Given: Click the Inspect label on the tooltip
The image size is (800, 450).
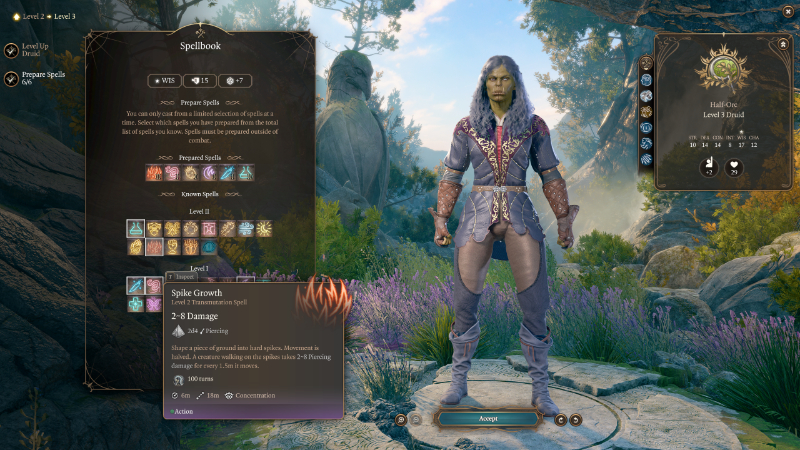Looking at the screenshot, I should 183,276.
